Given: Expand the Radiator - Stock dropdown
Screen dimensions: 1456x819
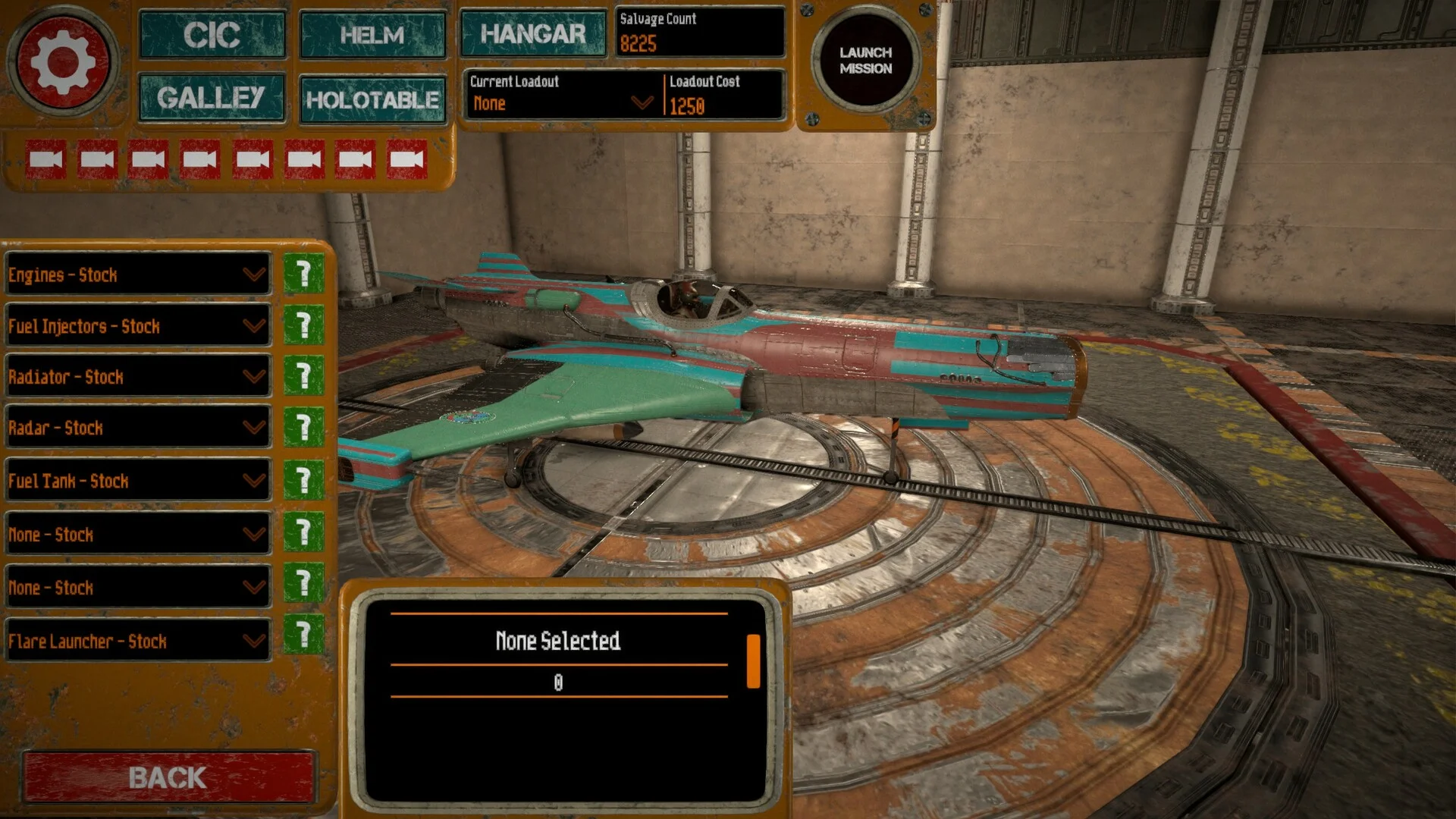Looking at the screenshot, I should point(138,377).
